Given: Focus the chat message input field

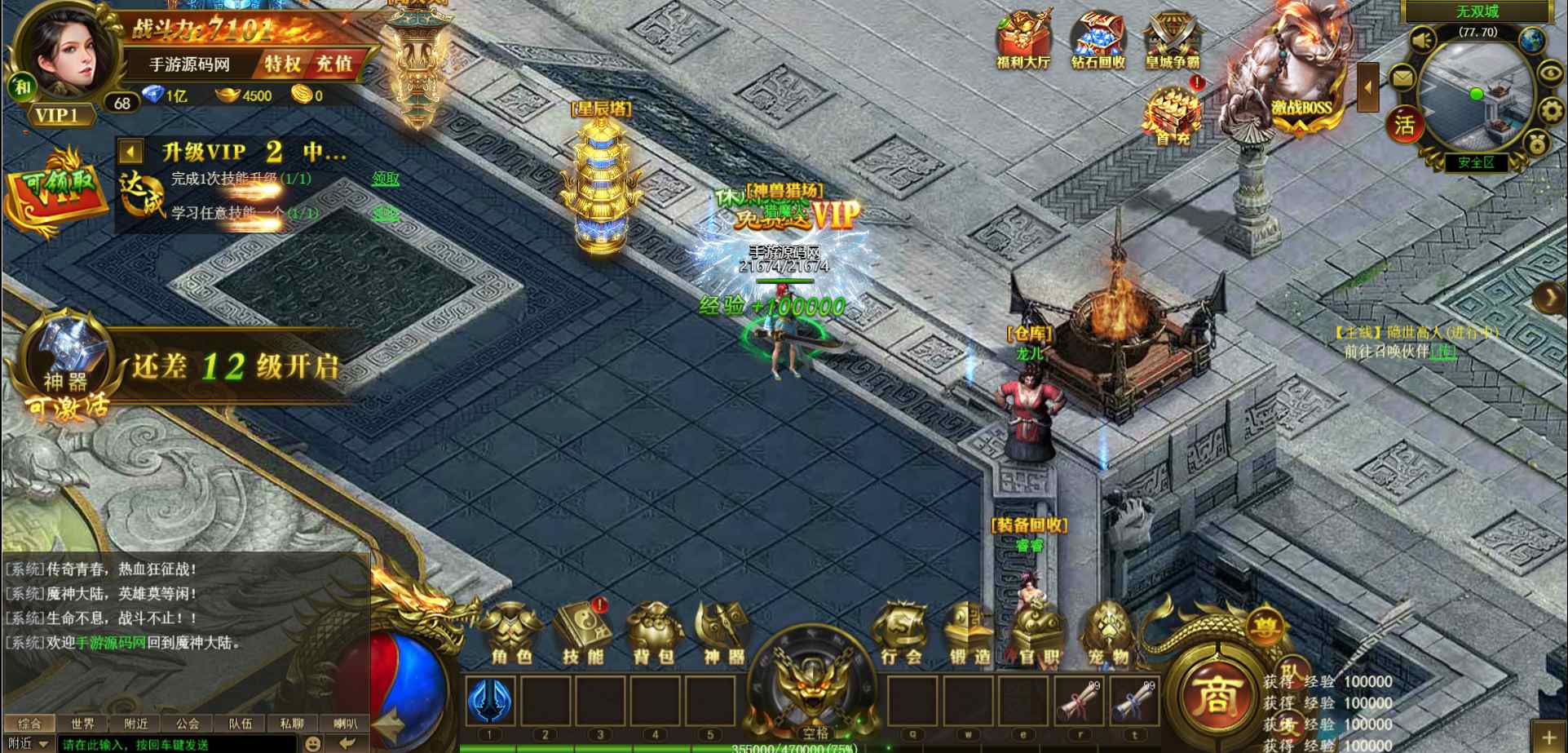Looking at the screenshot, I should [x=175, y=744].
